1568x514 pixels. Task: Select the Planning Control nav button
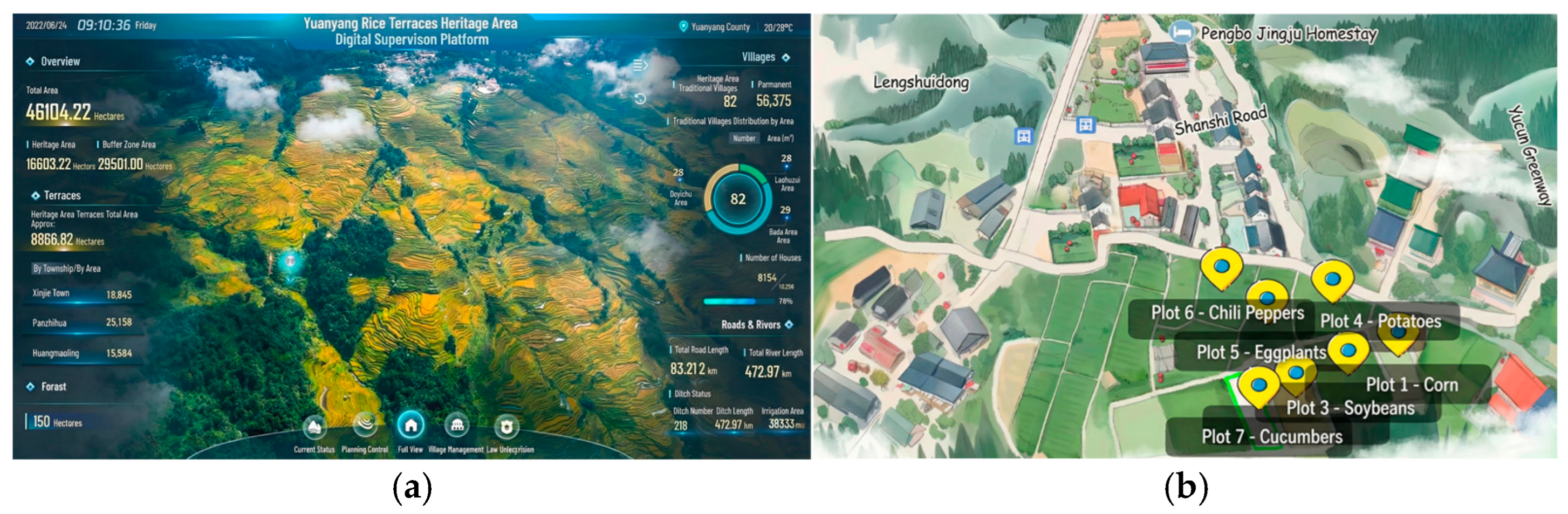365,424
